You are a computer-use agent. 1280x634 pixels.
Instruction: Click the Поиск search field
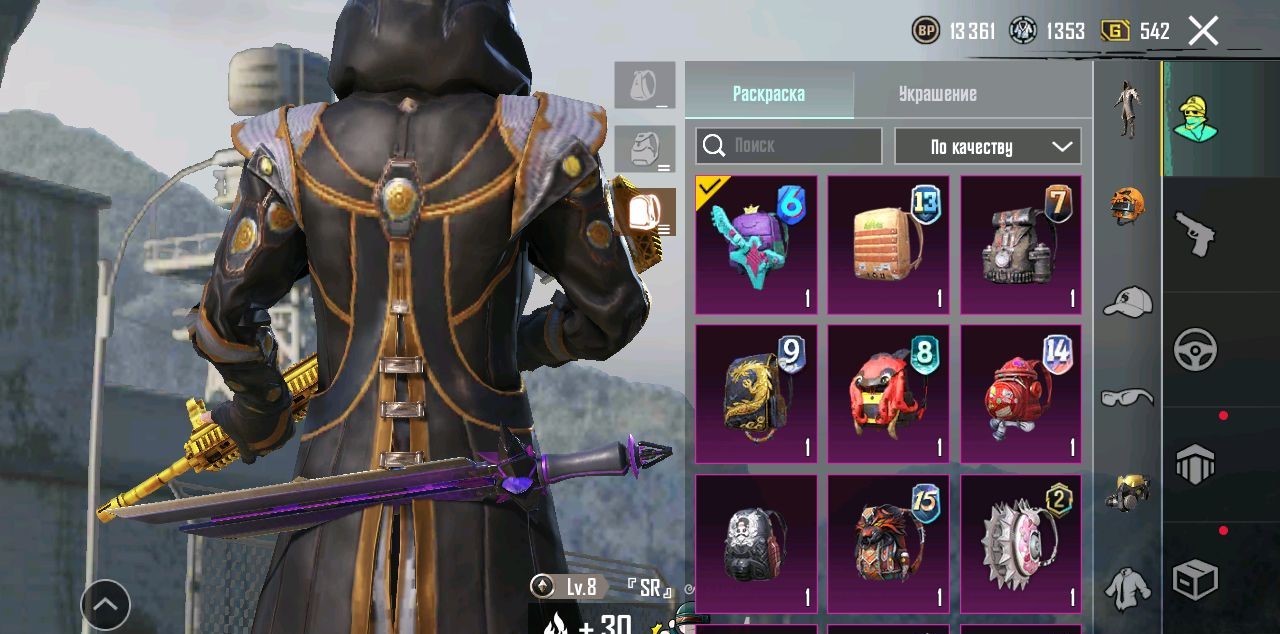[789, 146]
